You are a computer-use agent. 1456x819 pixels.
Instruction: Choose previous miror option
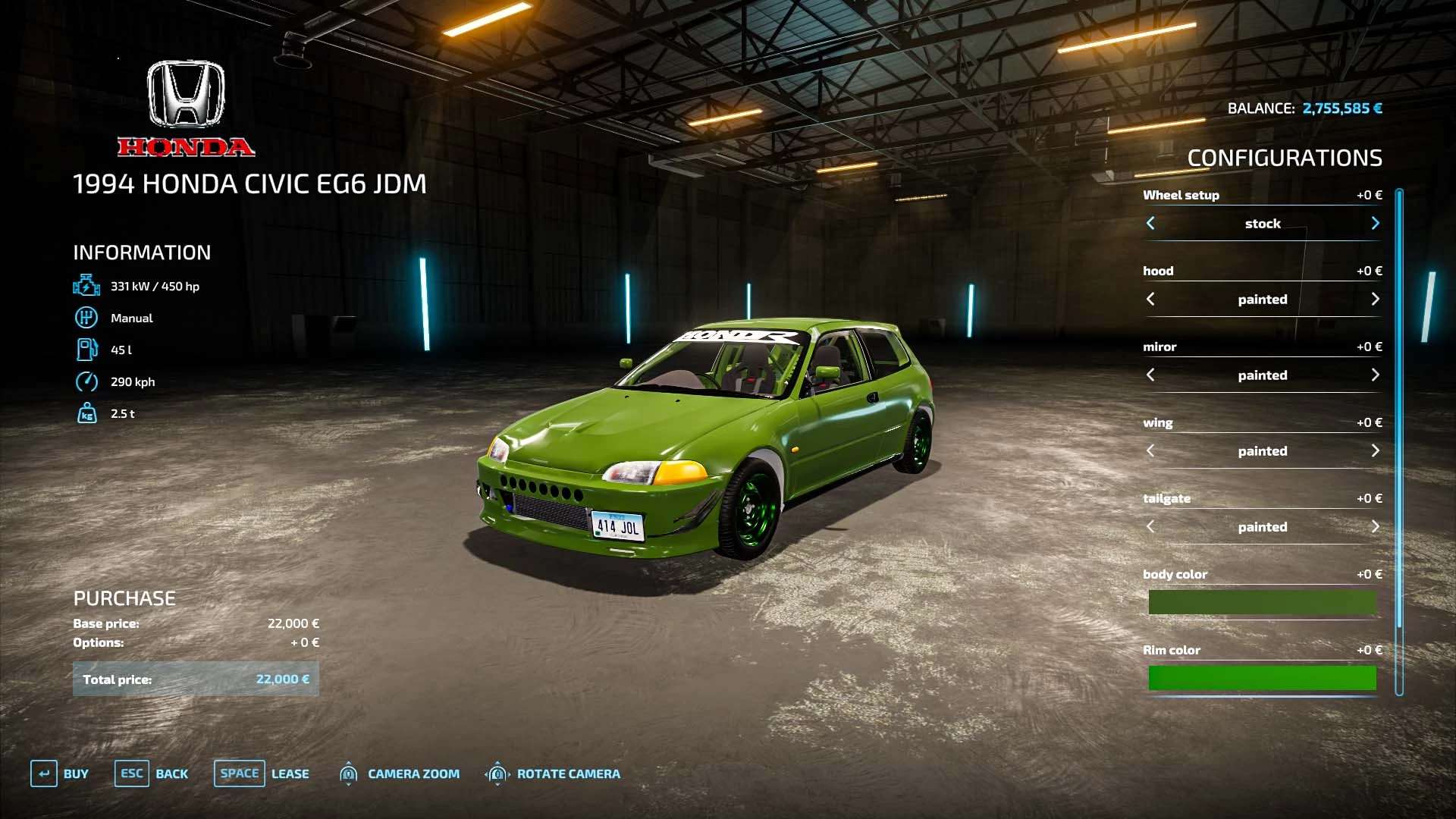[1150, 375]
